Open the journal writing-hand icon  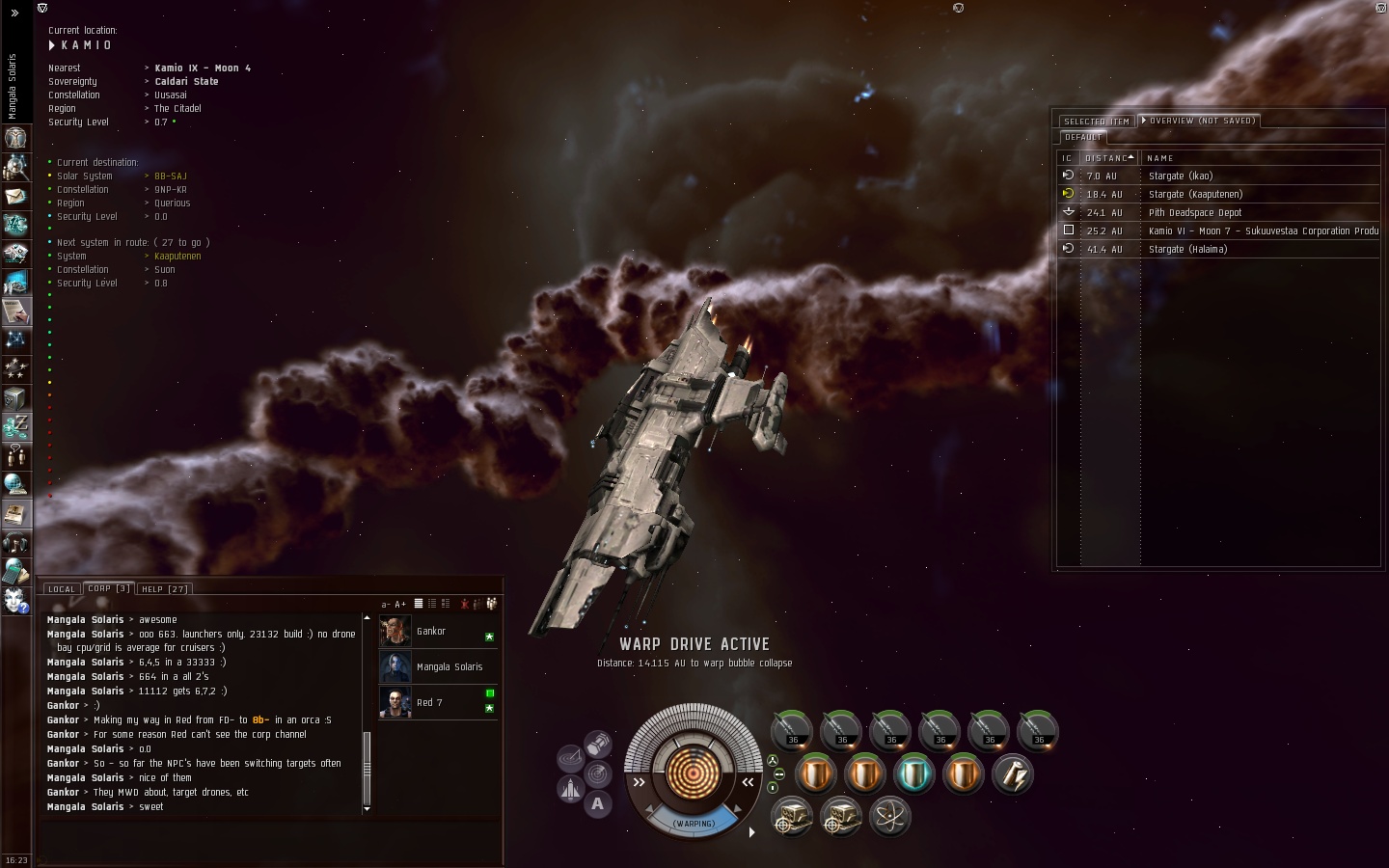[x=15, y=312]
